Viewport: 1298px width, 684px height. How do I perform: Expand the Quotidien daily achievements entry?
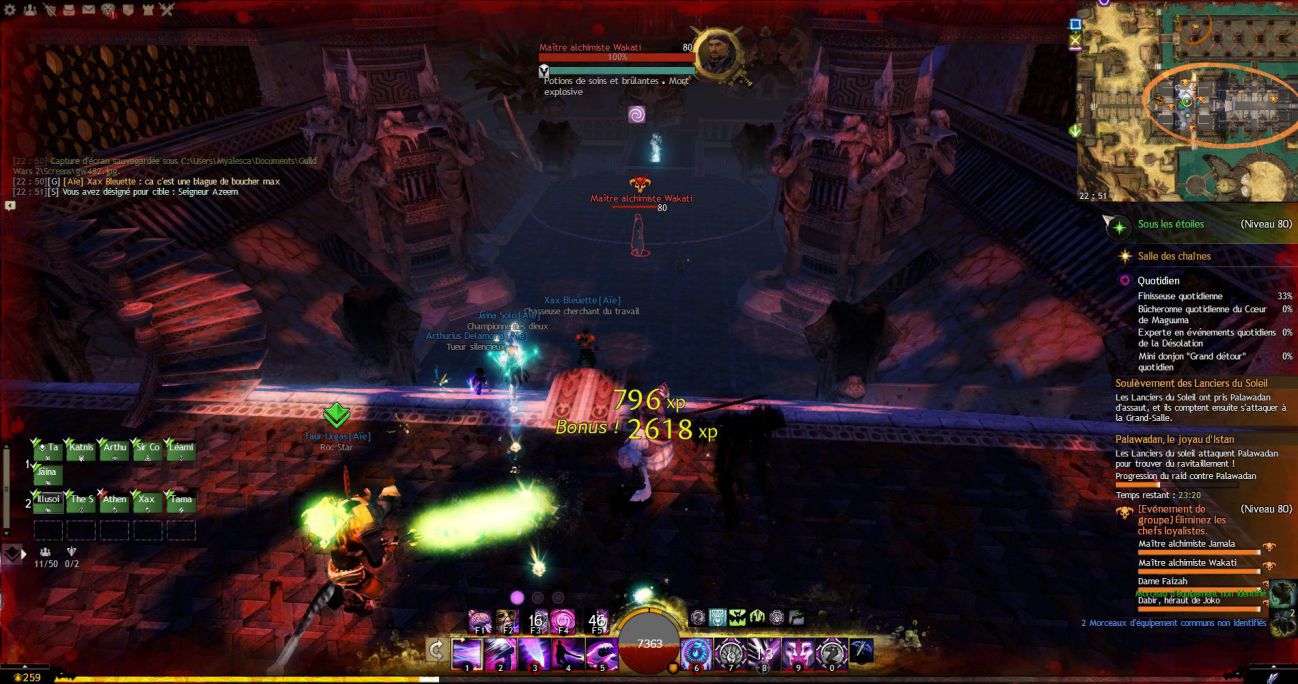[x=1158, y=281]
